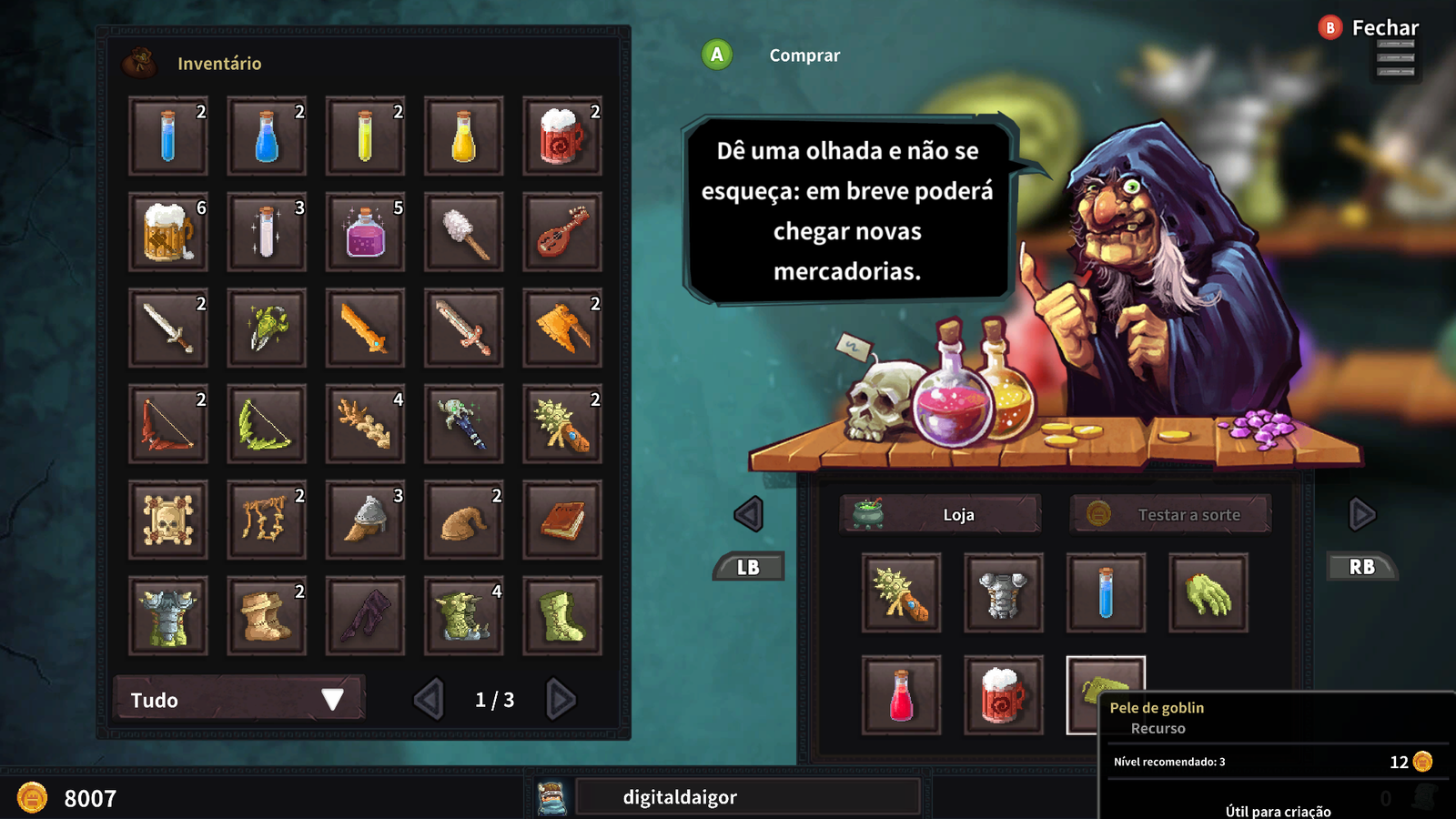Switch to the Loja tab
Screen dimensions: 1456x819
point(940,514)
